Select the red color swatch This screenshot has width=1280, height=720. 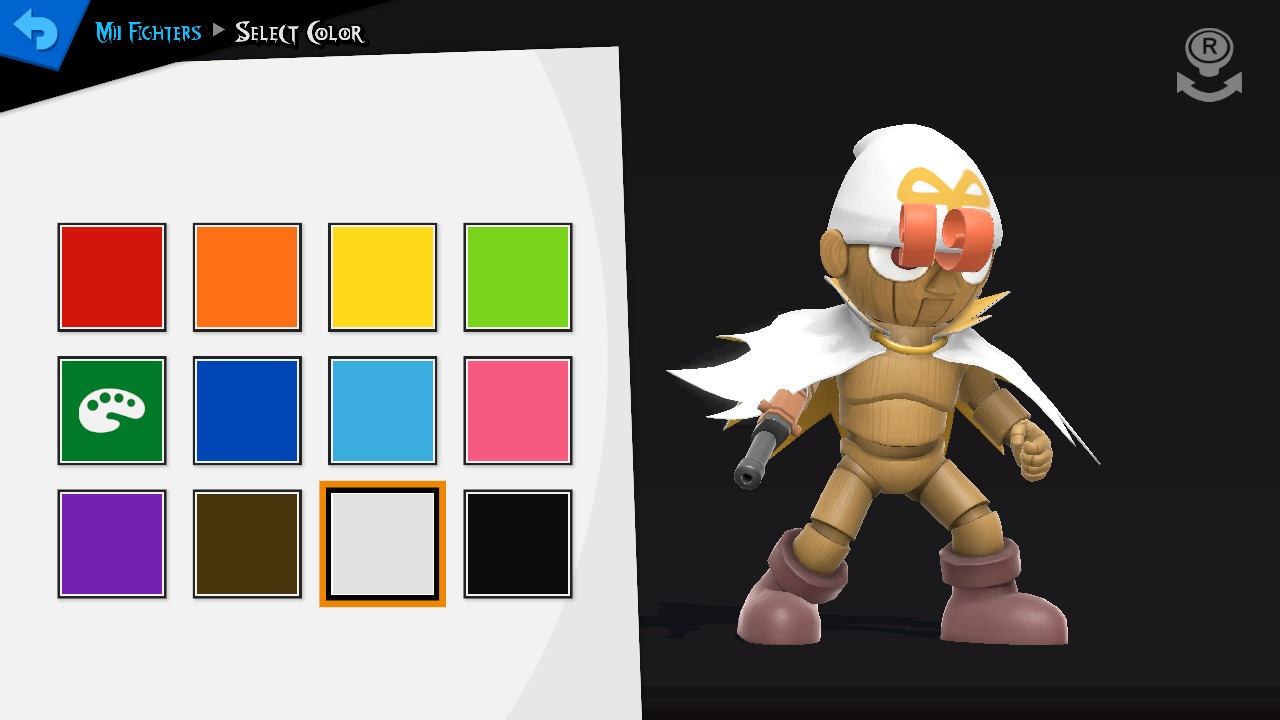111,275
